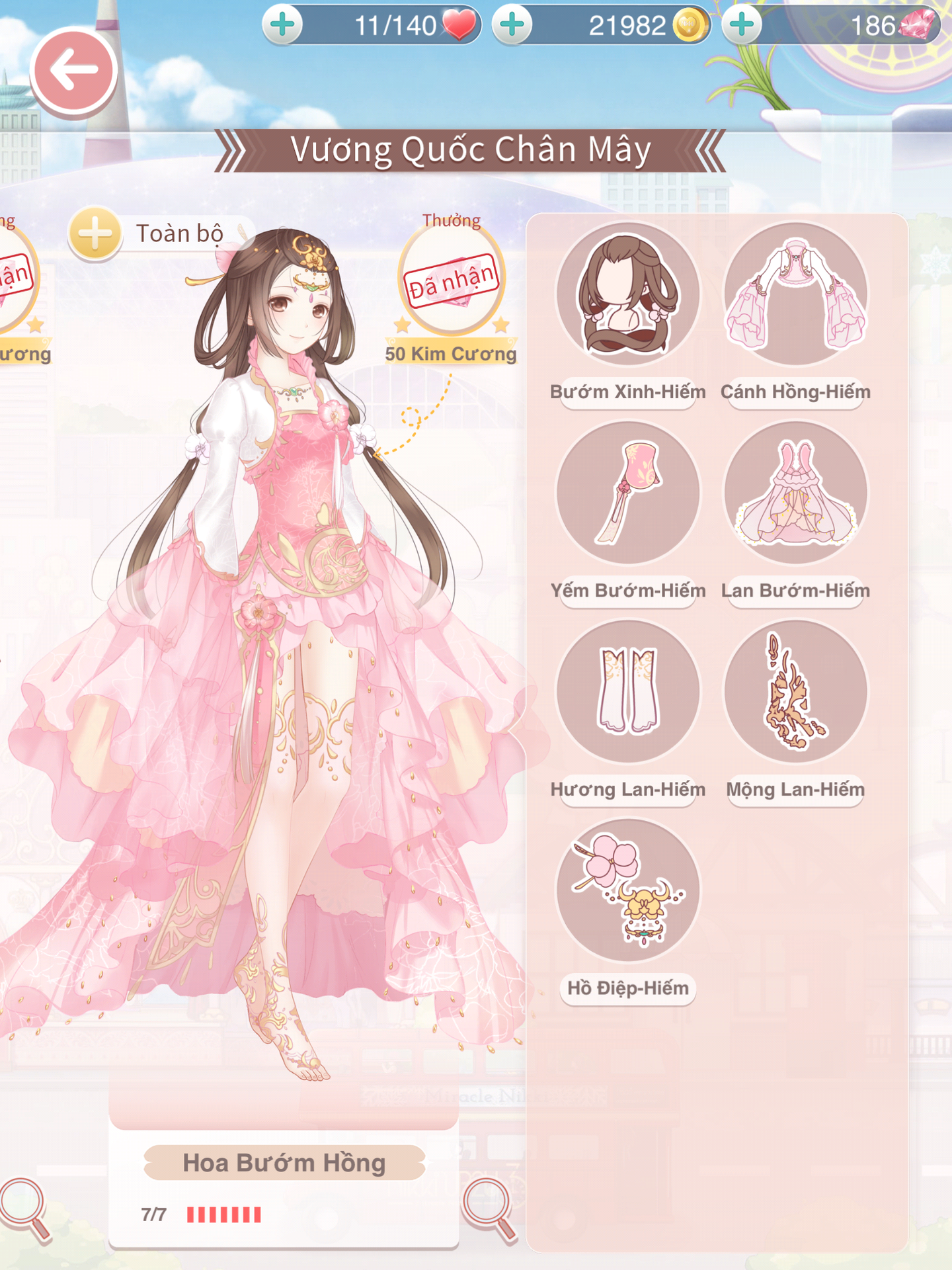Select the Cánh Hồng coat item
952x1270 pixels.
click(x=795, y=294)
